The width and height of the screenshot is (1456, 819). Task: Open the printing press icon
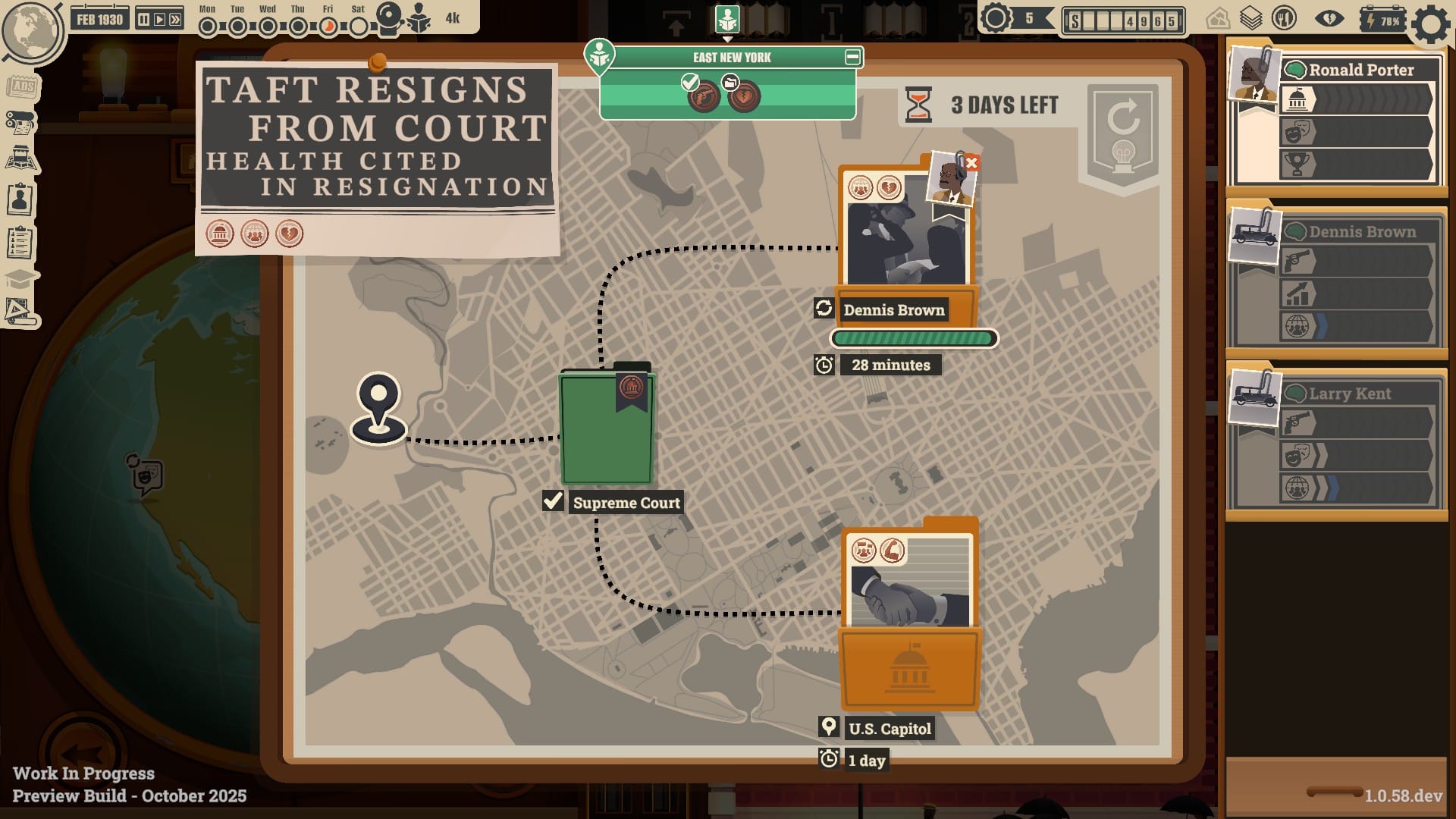[x=21, y=122]
